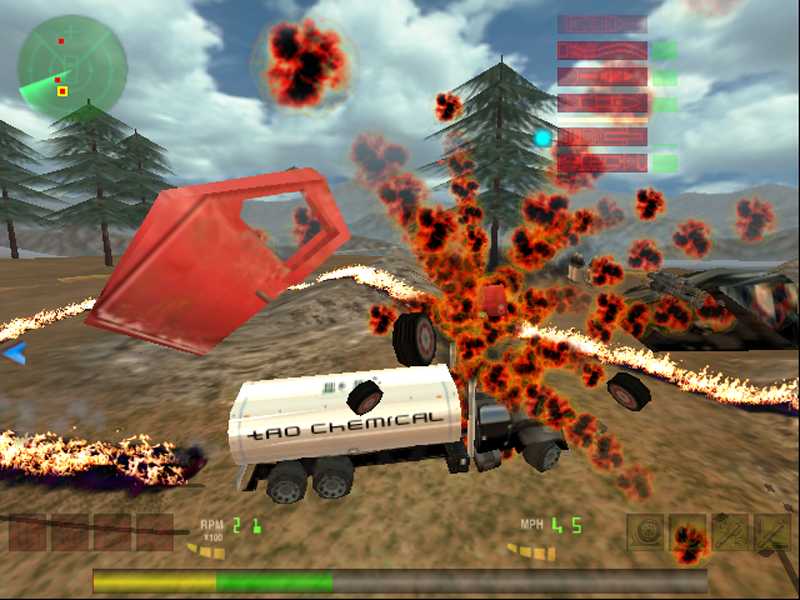
Task: Select the yellow-highlighted target blip on radar
Action: click(x=62, y=91)
